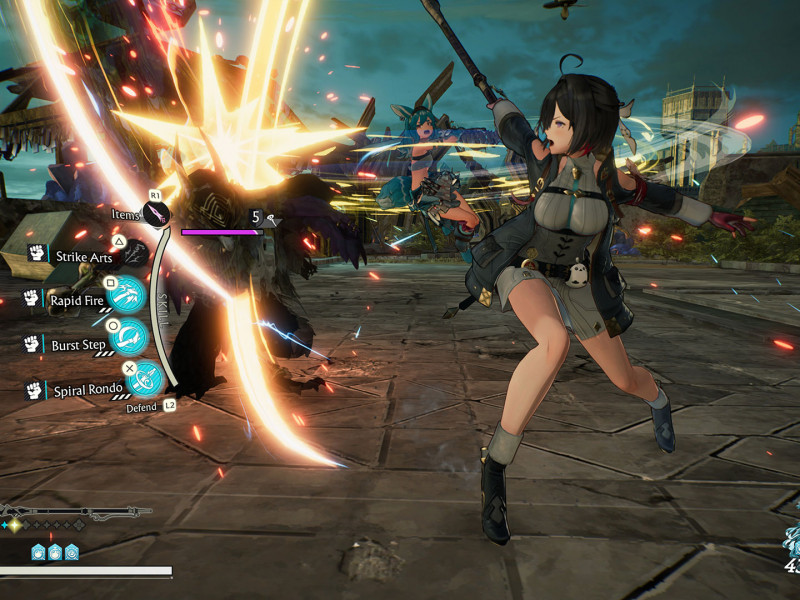Viewport: 800px width, 600px height.
Task: Select the Strike Arts skill icon
Action: 136,253
